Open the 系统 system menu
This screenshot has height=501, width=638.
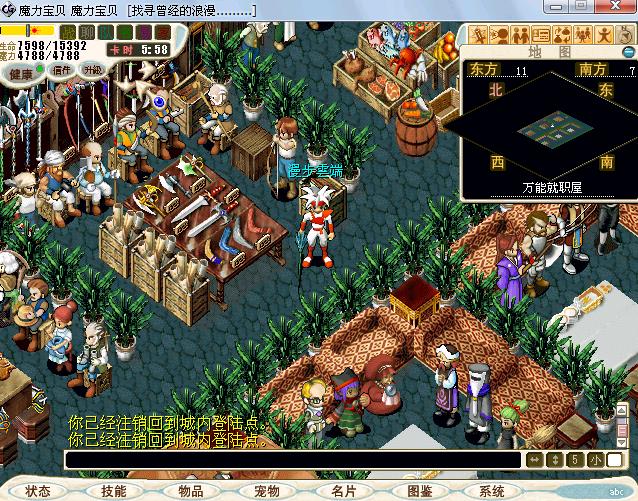coord(491,491)
